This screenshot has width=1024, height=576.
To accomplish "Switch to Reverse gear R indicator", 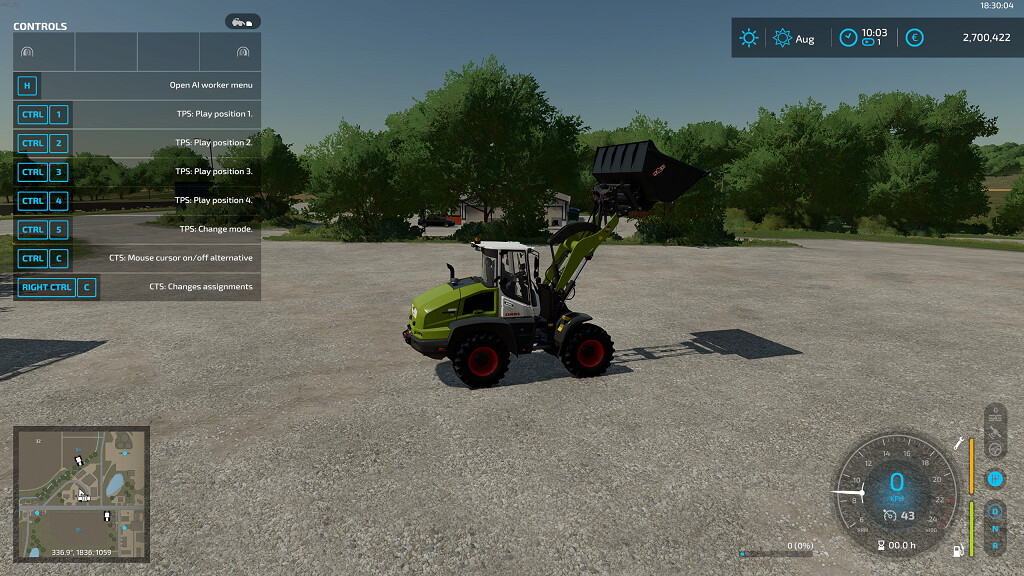I will (995, 545).
